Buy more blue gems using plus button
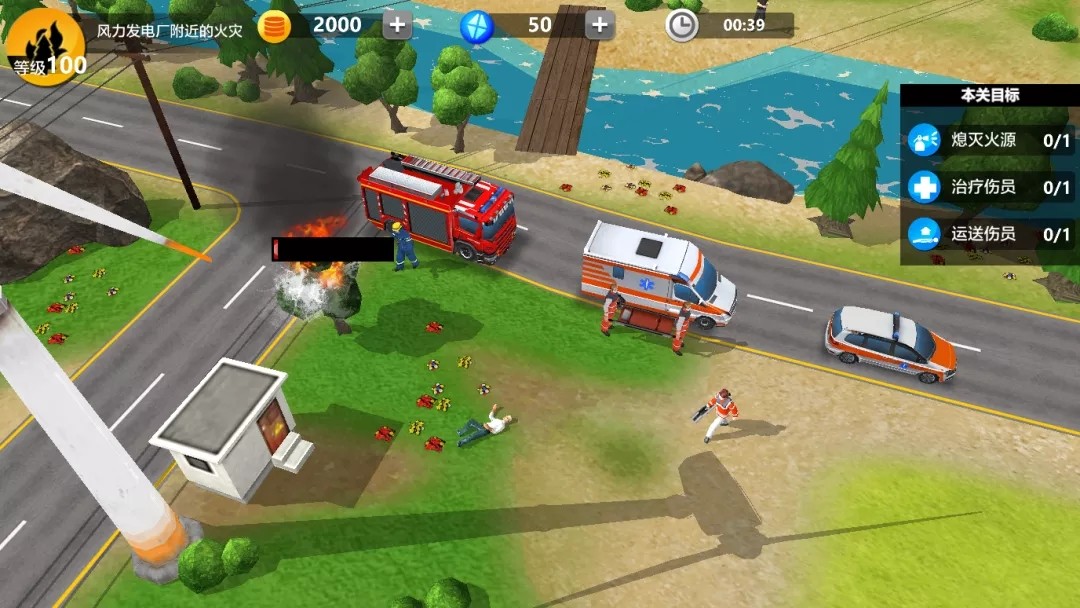The height and width of the screenshot is (608, 1080). click(599, 25)
